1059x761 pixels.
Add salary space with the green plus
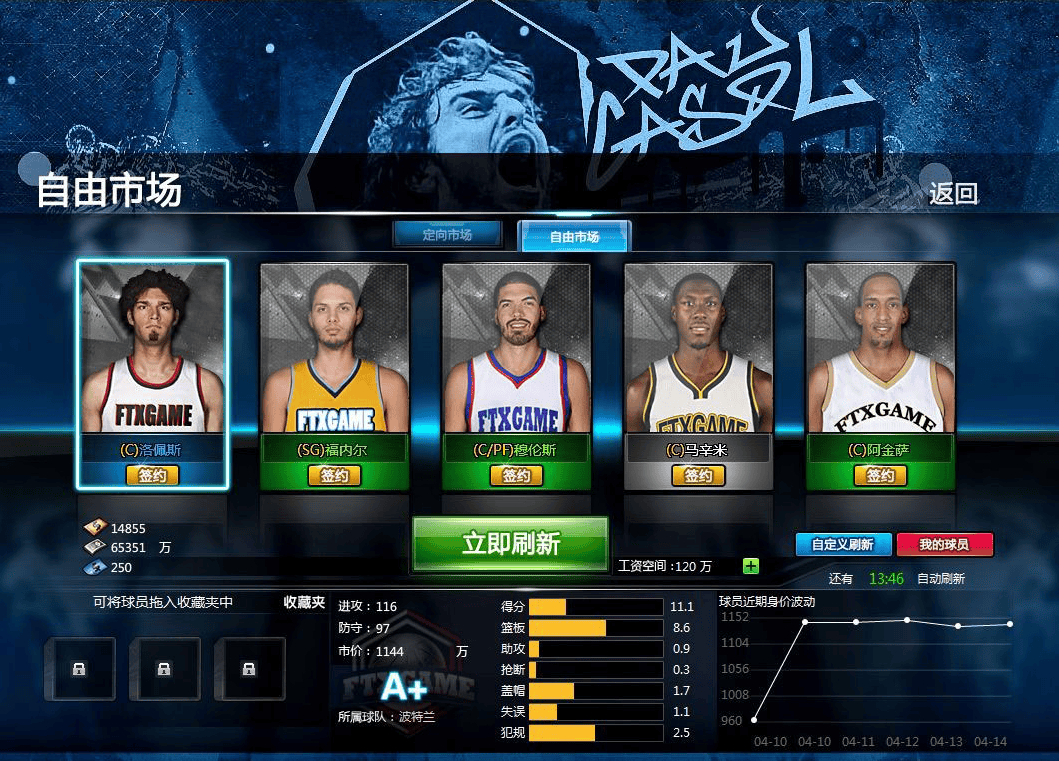click(751, 566)
